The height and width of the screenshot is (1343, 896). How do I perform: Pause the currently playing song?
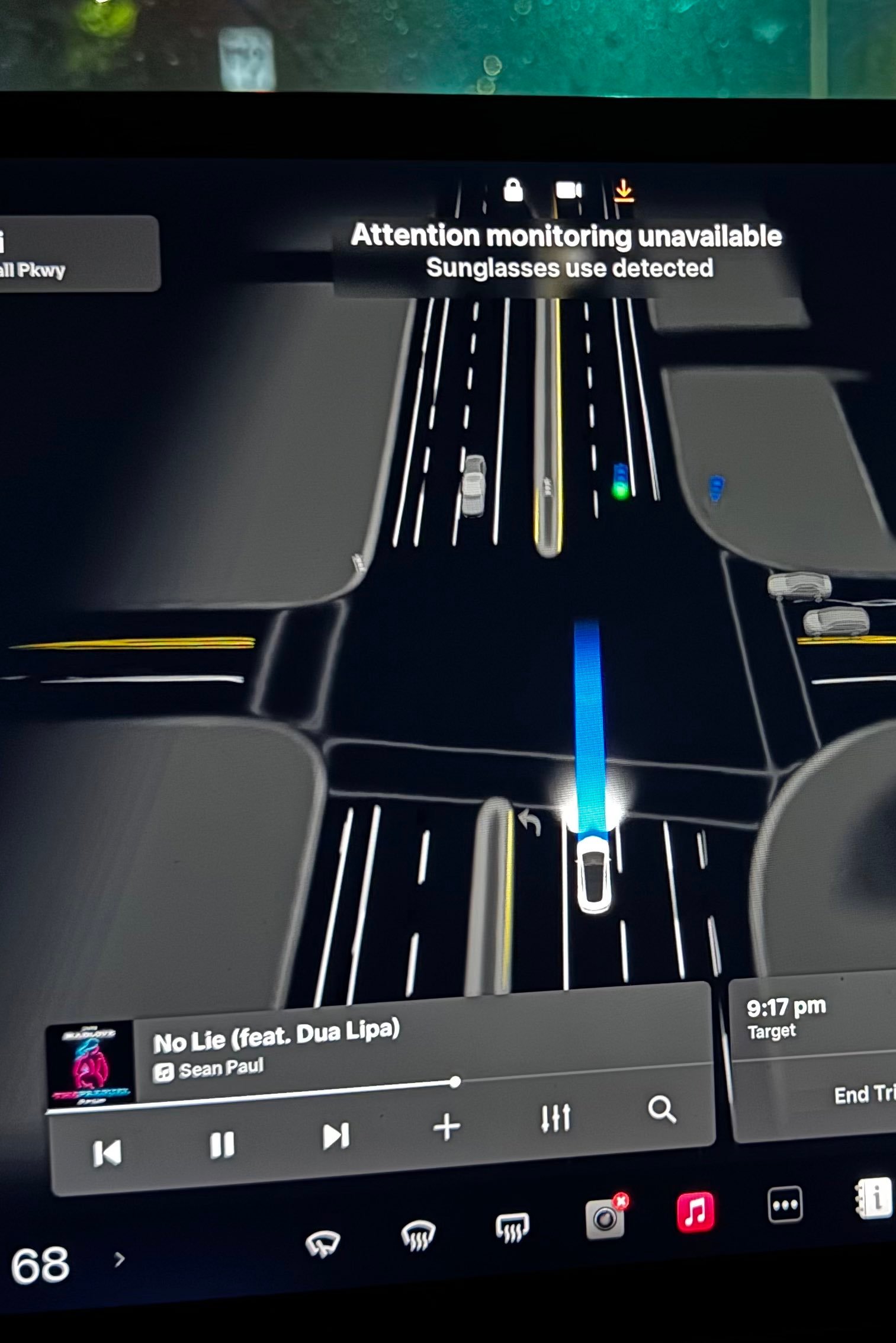222,1145
